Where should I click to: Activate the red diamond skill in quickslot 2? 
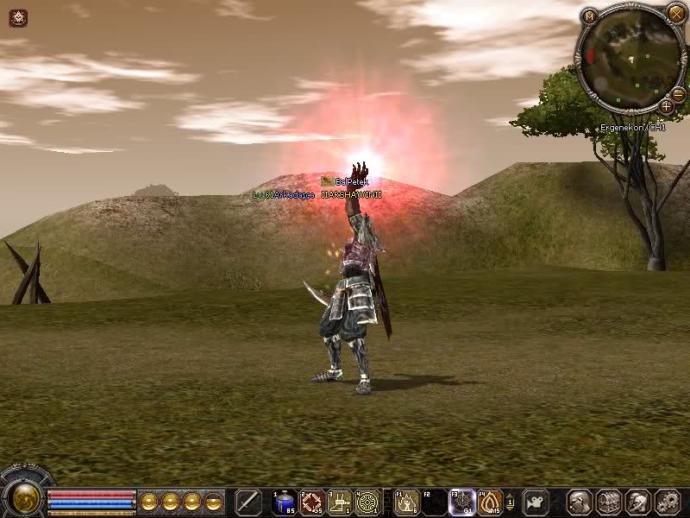pos(312,502)
